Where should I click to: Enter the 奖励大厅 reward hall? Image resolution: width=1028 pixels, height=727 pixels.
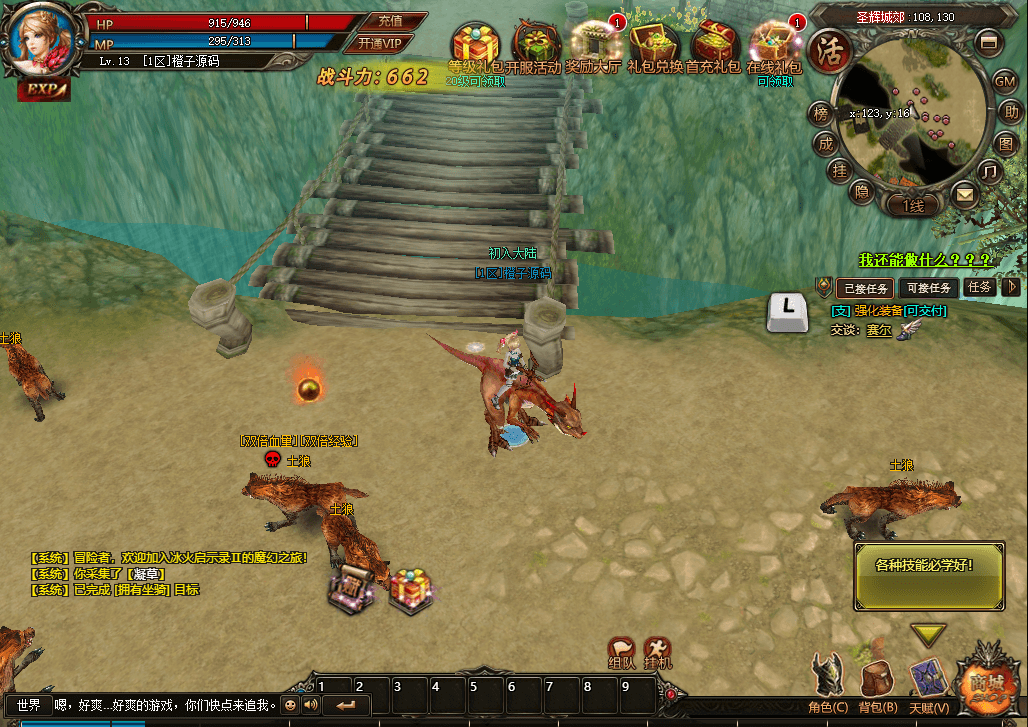click(x=593, y=45)
